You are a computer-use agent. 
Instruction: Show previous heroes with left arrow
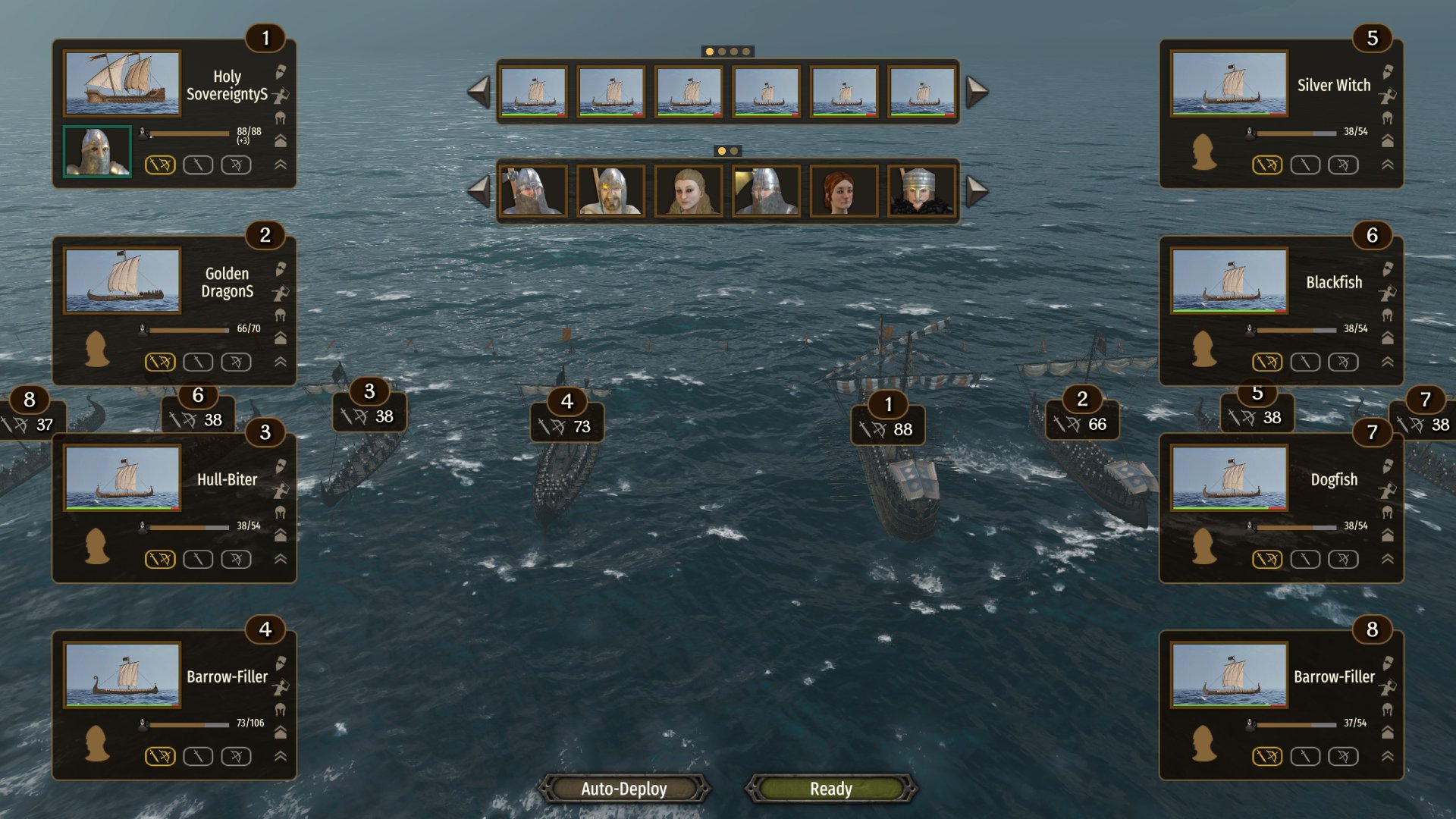[x=479, y=191]
